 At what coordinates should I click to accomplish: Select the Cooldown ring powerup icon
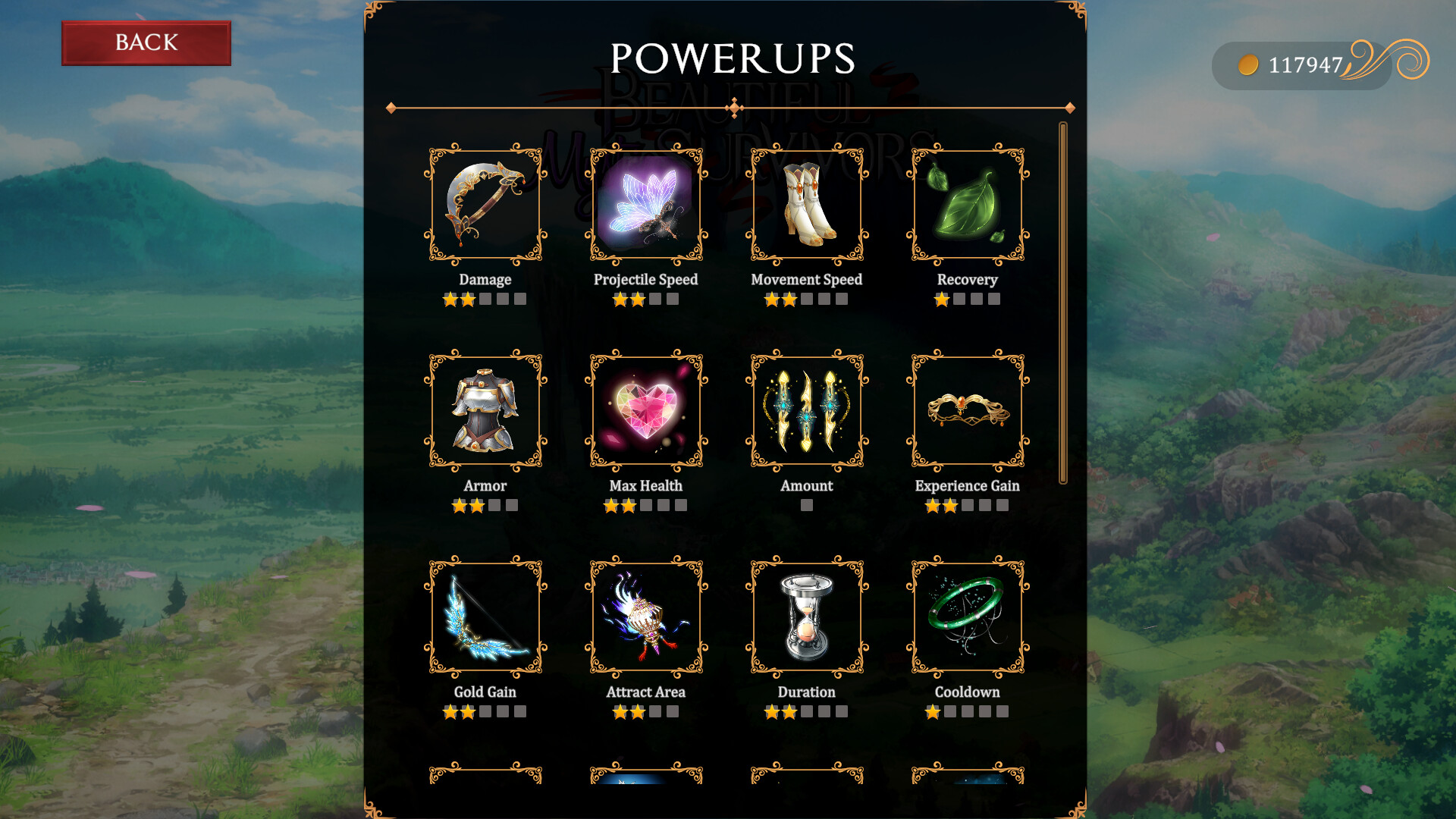coord(967,618)
